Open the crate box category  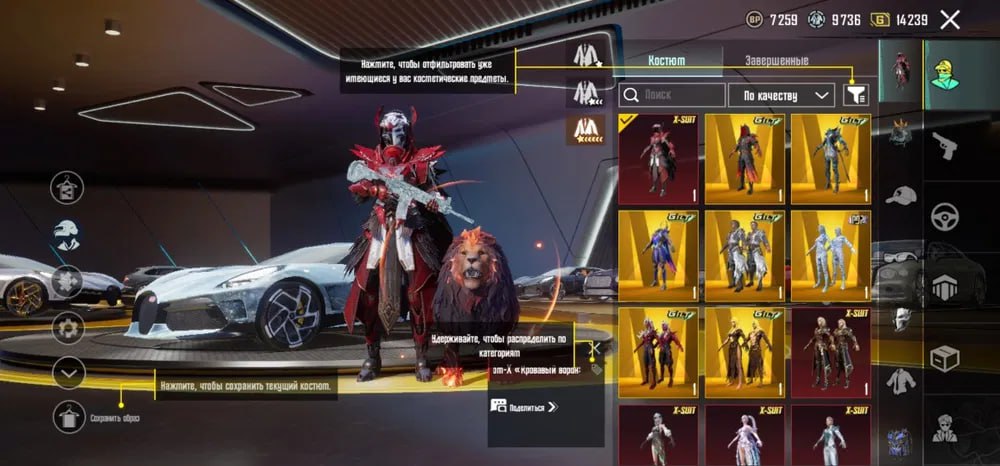944,357
